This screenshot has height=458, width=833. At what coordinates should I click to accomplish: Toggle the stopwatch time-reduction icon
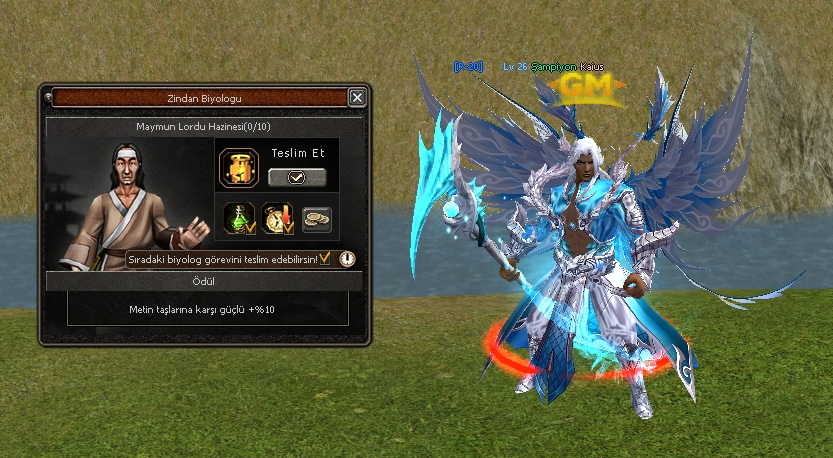[x=277, y=219]
